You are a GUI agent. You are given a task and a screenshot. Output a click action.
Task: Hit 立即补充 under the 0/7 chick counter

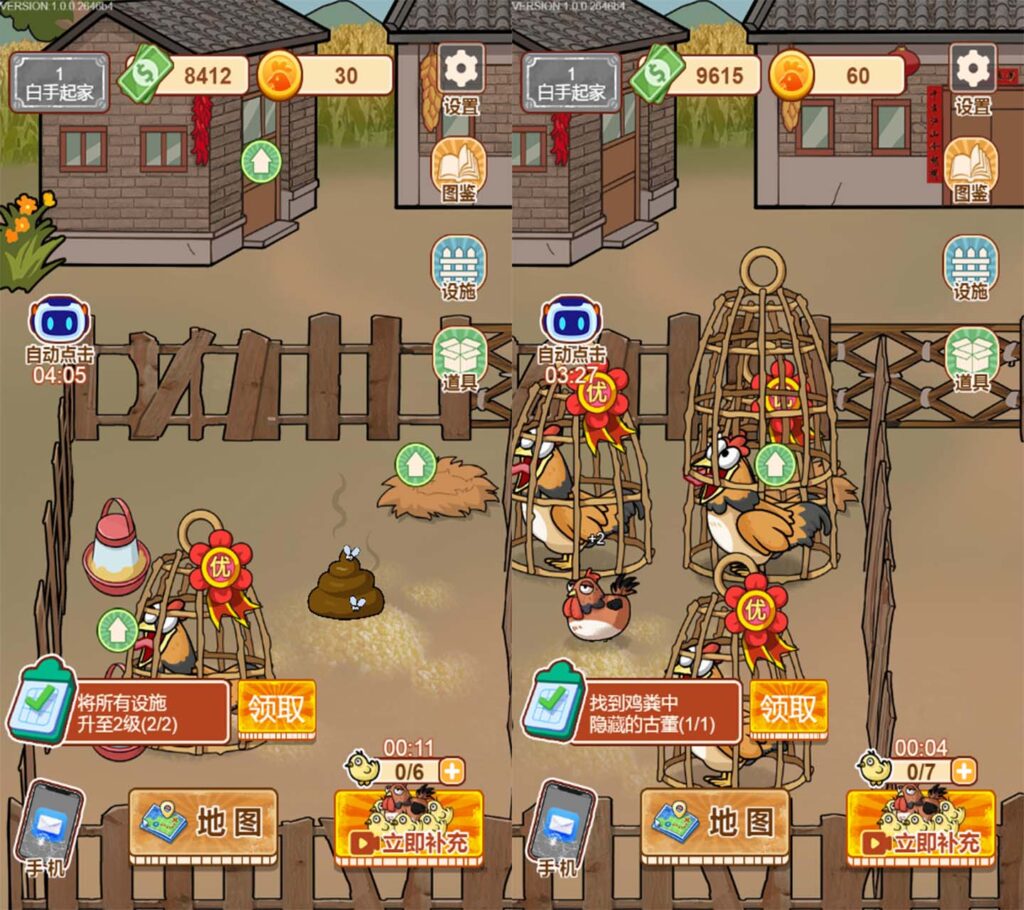pos(920,830)
